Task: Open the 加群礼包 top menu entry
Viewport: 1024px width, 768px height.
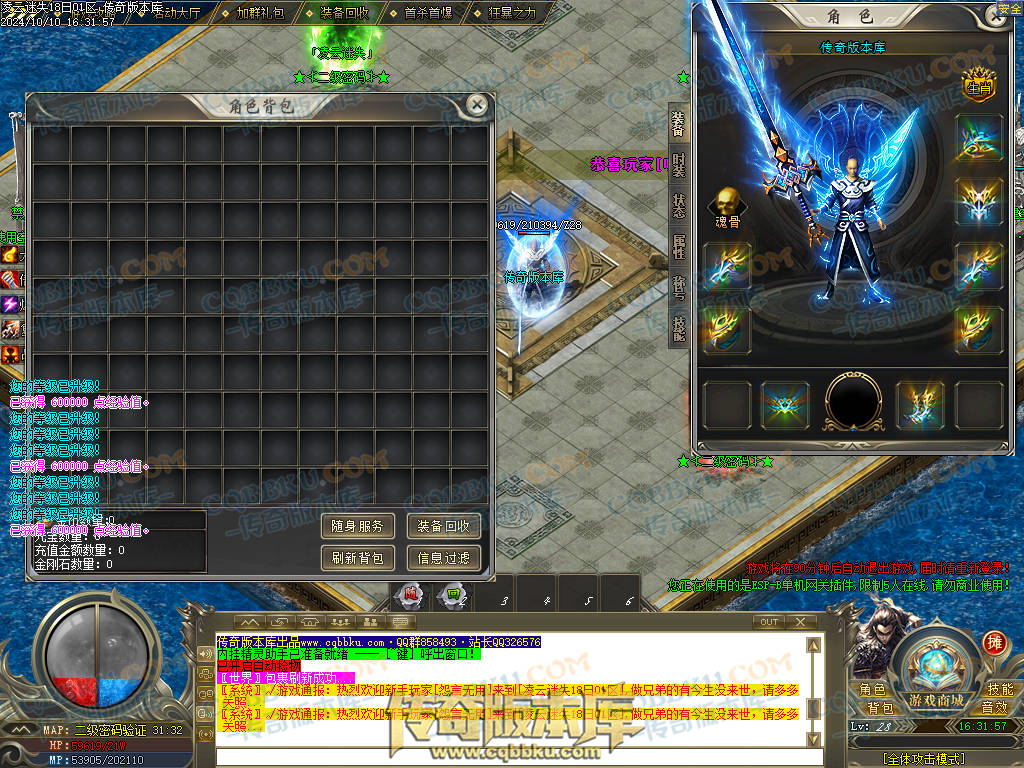Action: [260, 13]
